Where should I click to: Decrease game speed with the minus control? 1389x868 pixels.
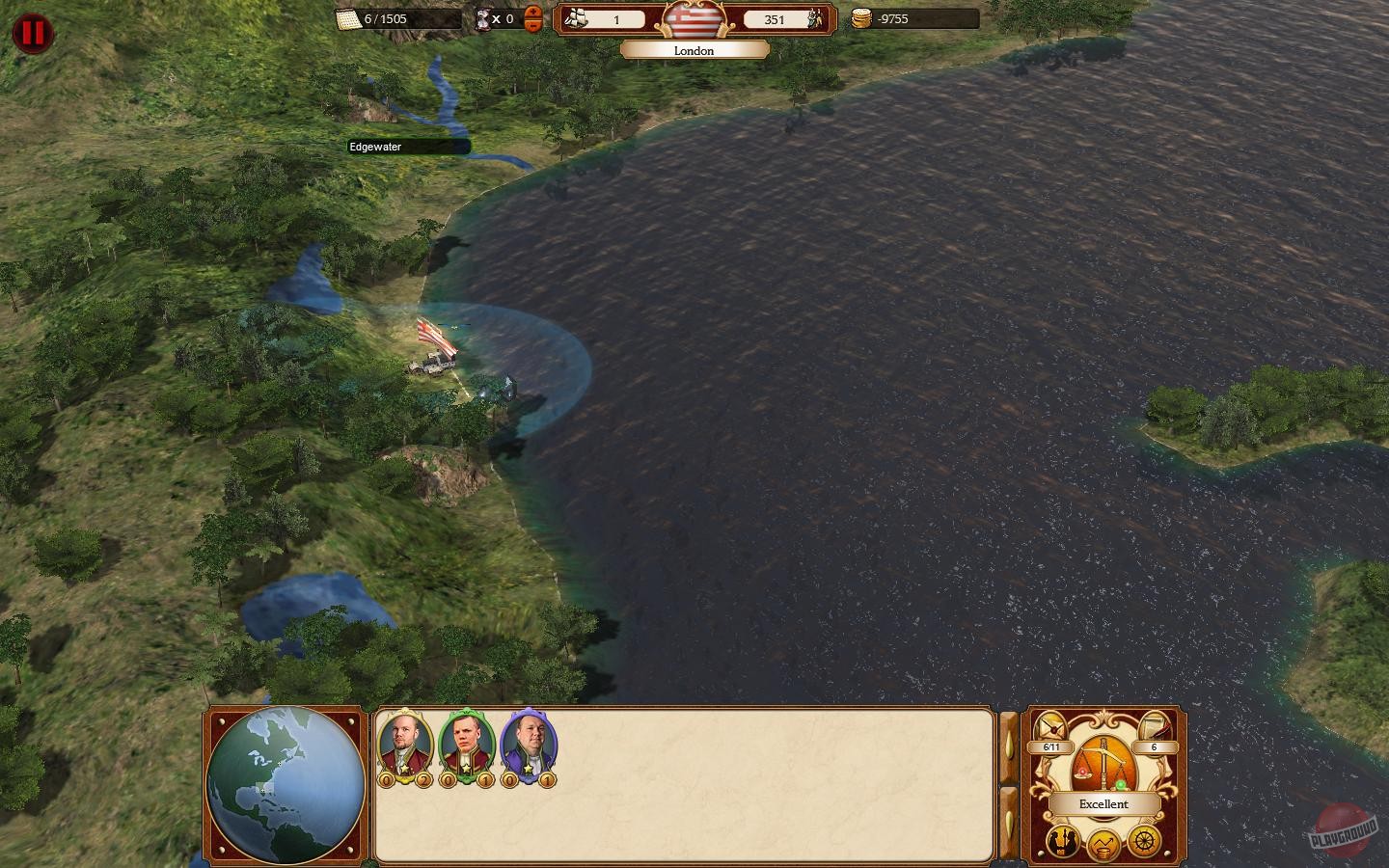pyautogui.click(x=532, y=26)
